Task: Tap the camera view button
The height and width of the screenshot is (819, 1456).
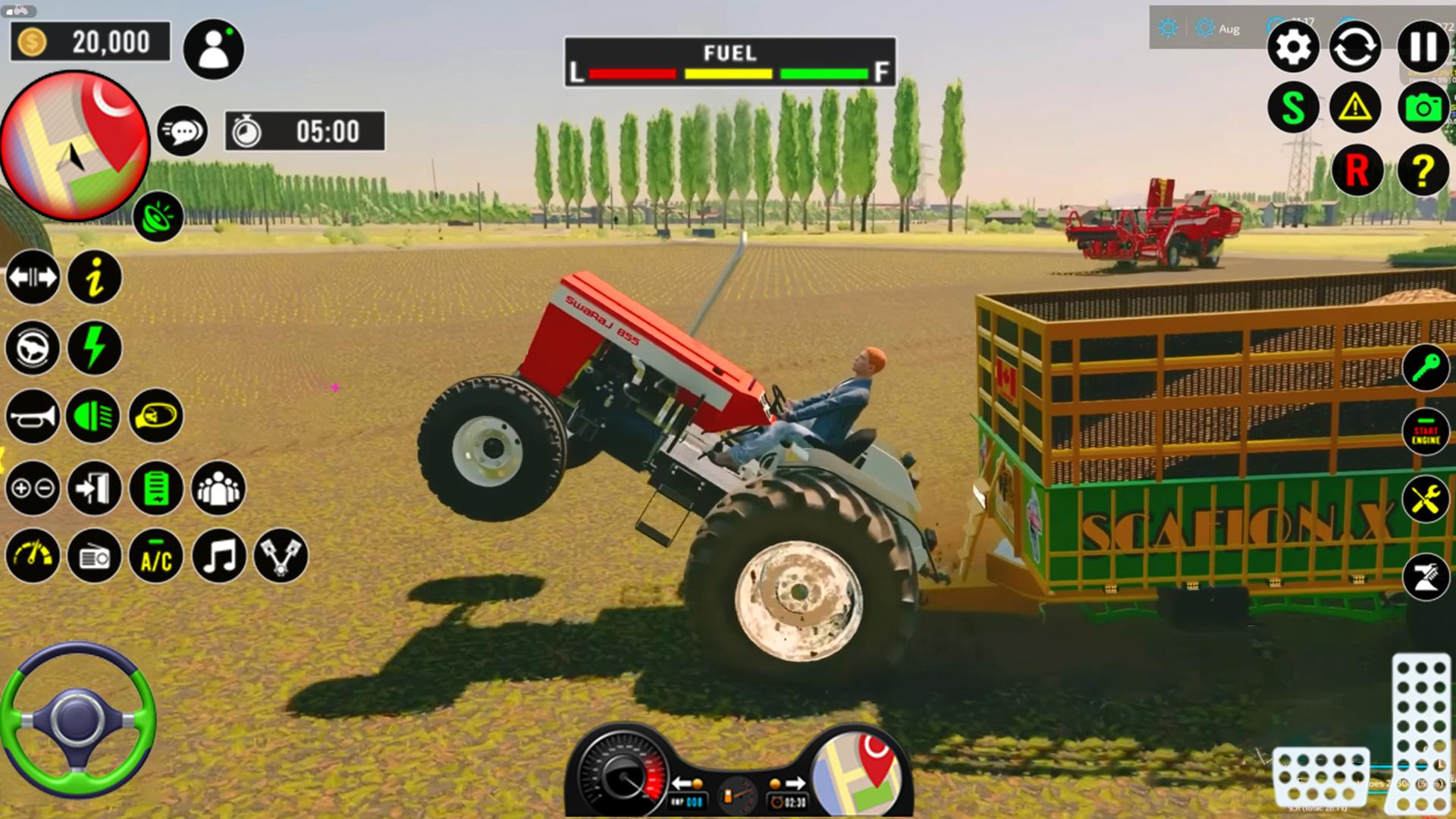Action: click(x=1423, y=108)
